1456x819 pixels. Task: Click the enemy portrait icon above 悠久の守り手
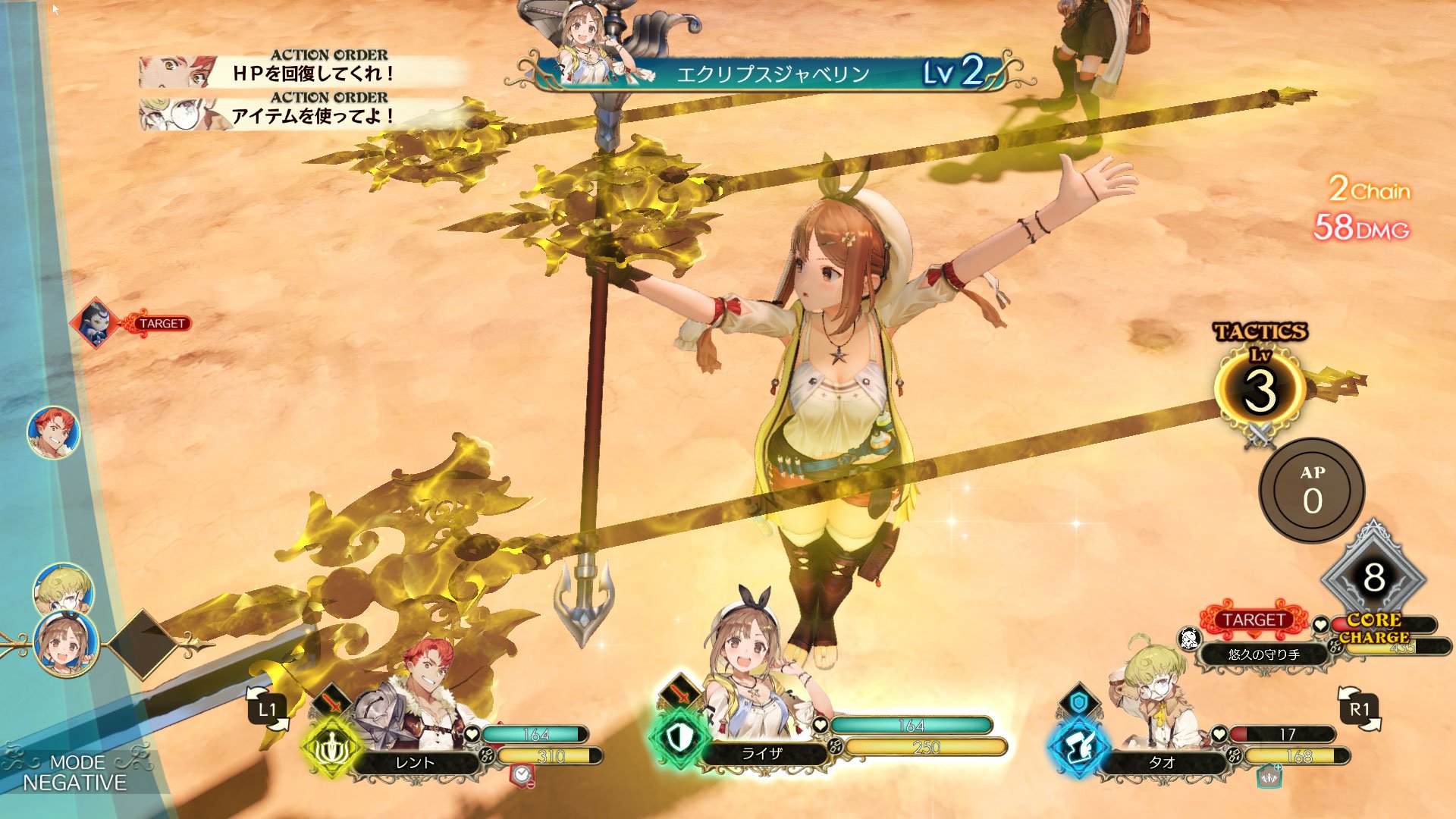(1188, 639)
